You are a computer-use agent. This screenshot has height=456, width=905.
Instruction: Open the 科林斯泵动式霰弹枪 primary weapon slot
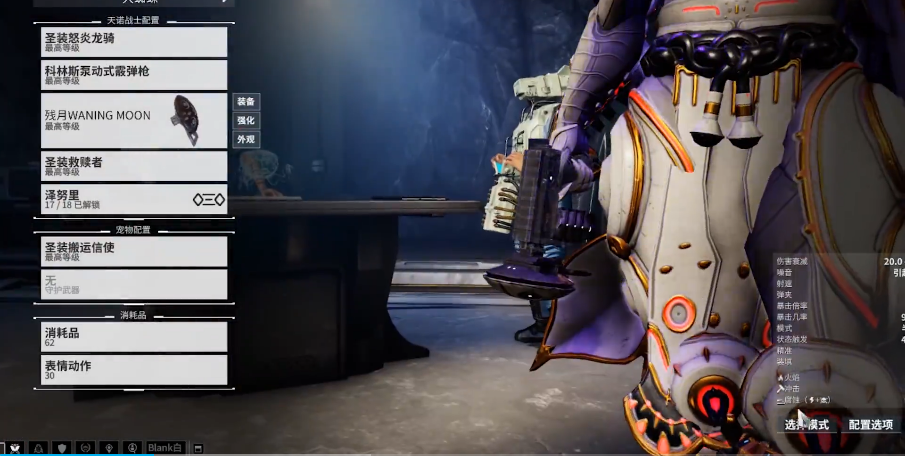pos(134,75)
